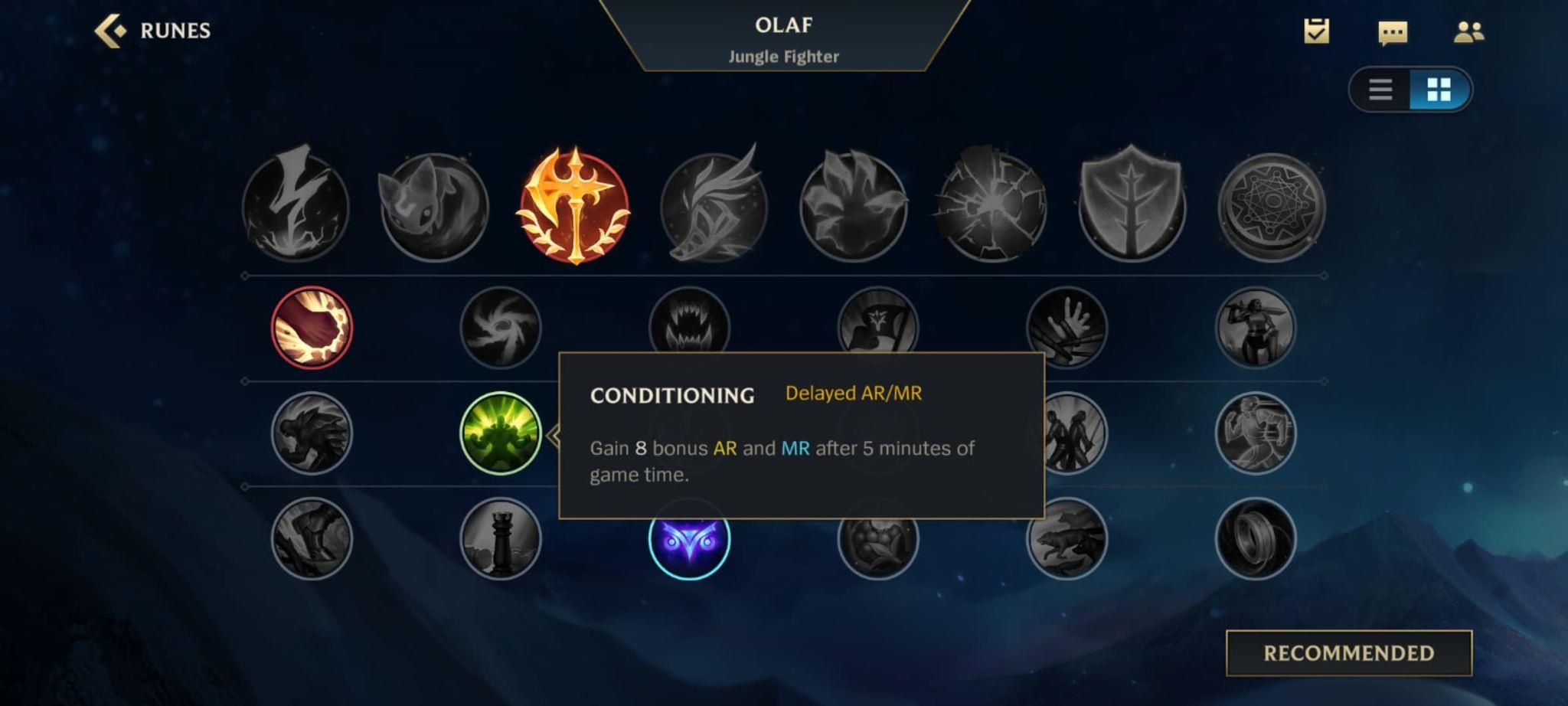Screen dimensions: 1568x706
Task: Select the swirling vortex rune
Action: point(501,328)
